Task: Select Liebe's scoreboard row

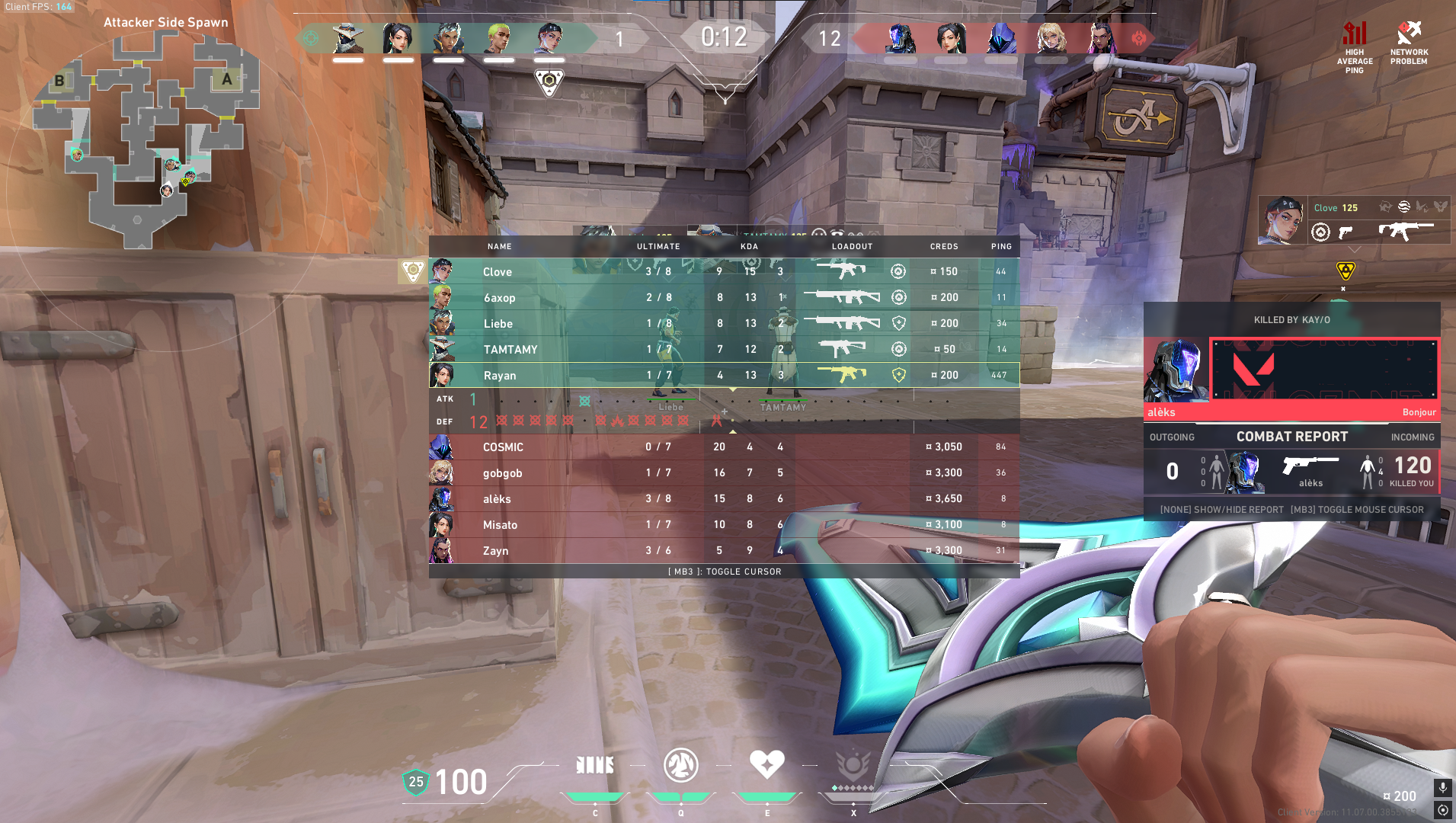Action: [x=724, y=323]
